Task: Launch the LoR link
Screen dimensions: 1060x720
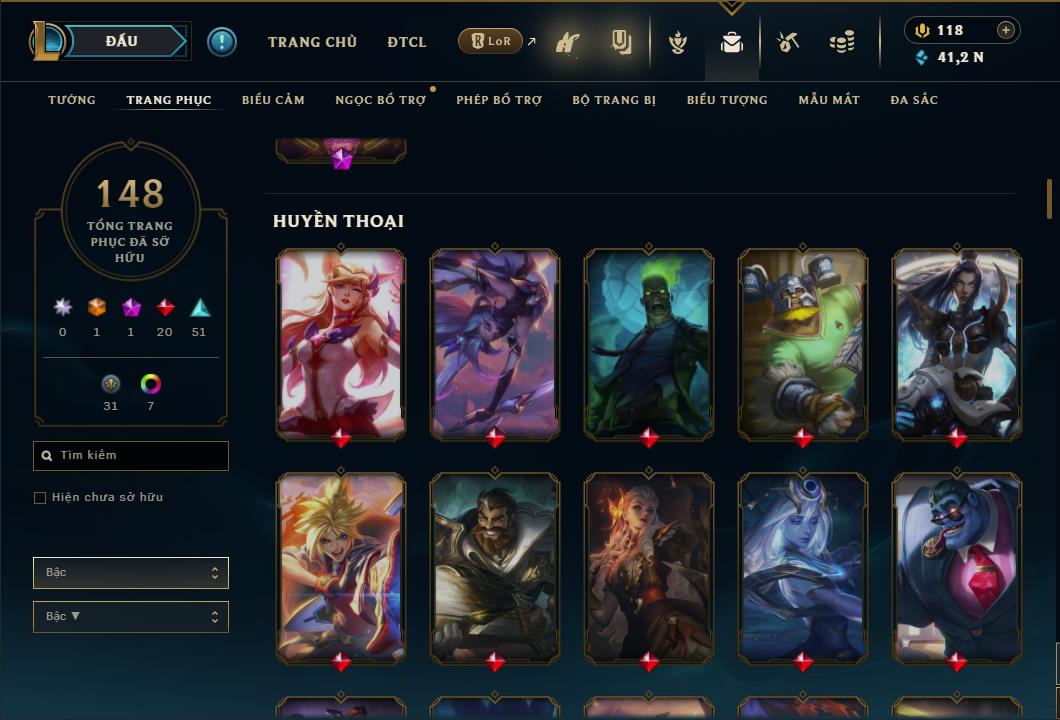Action: tap(490, 41)
